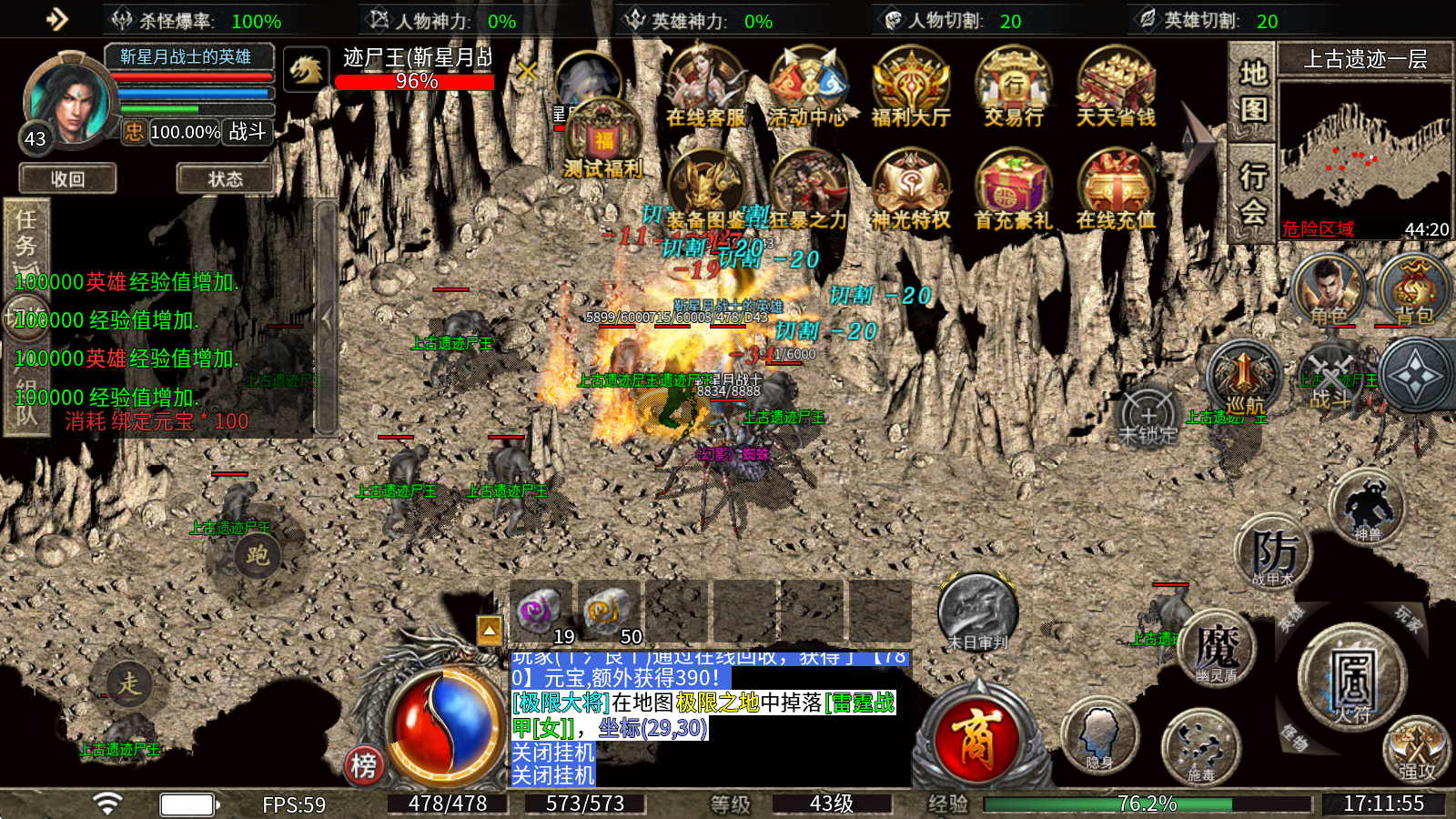Click the 收回 hero recall button

(x=68, y=179)
